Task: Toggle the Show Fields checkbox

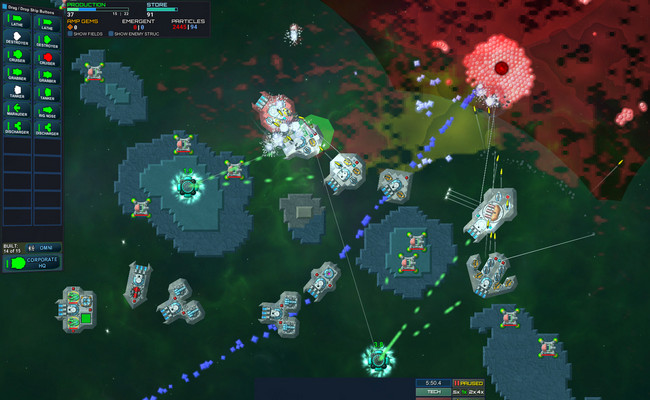Action: [70, 34]
